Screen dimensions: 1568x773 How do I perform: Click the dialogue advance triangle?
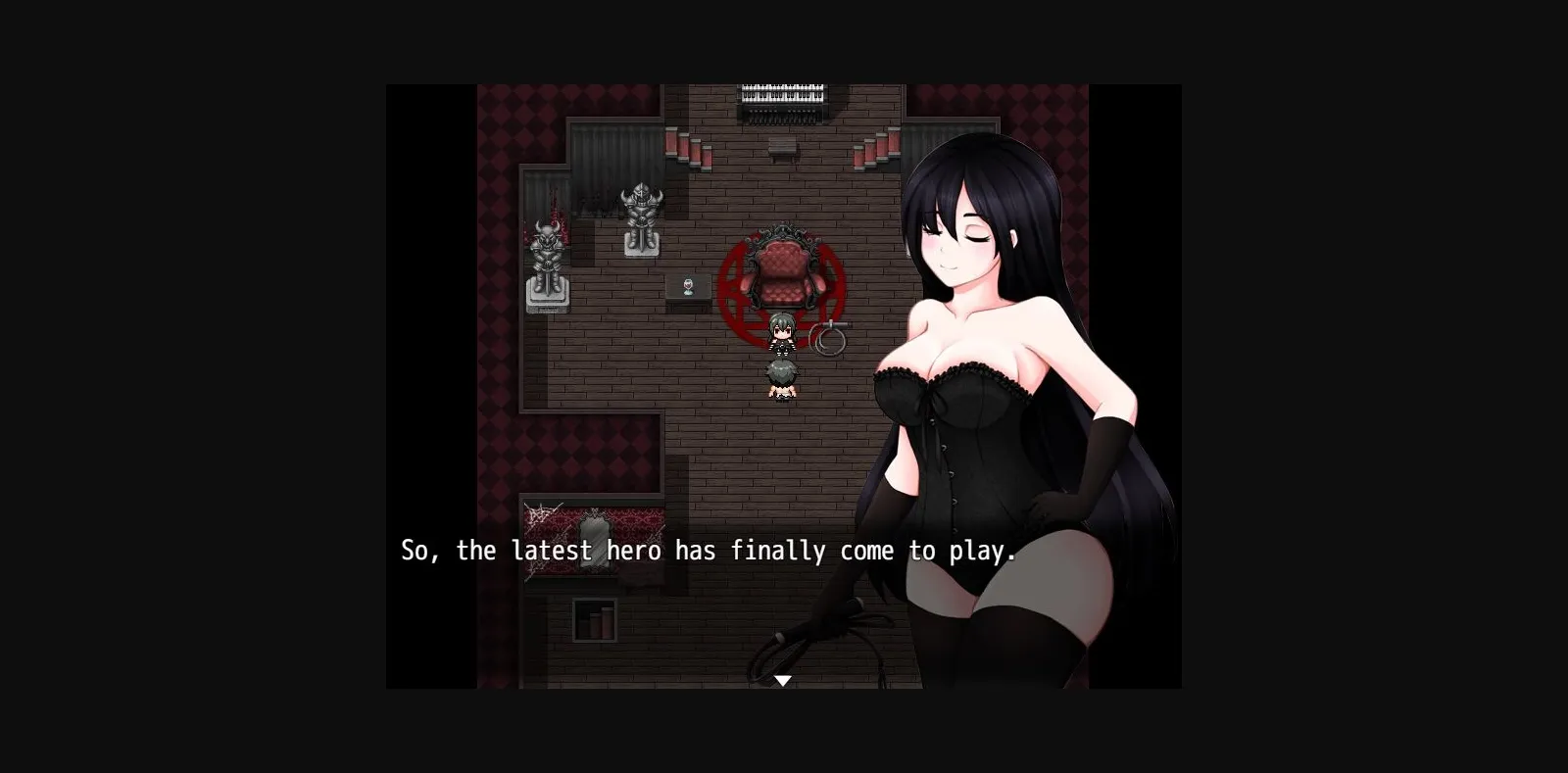784,678
